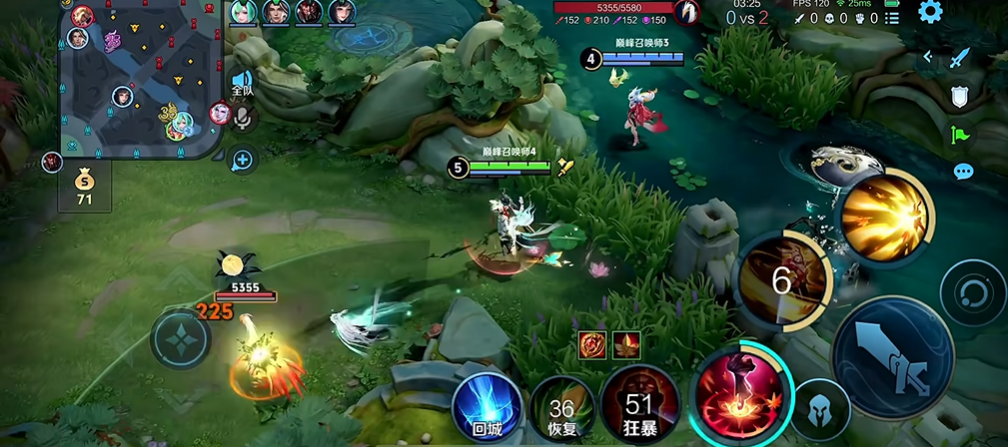Screen dimensions: 1008x447
Task: Toggle the microphone voice button
Action: coord(243,119)
